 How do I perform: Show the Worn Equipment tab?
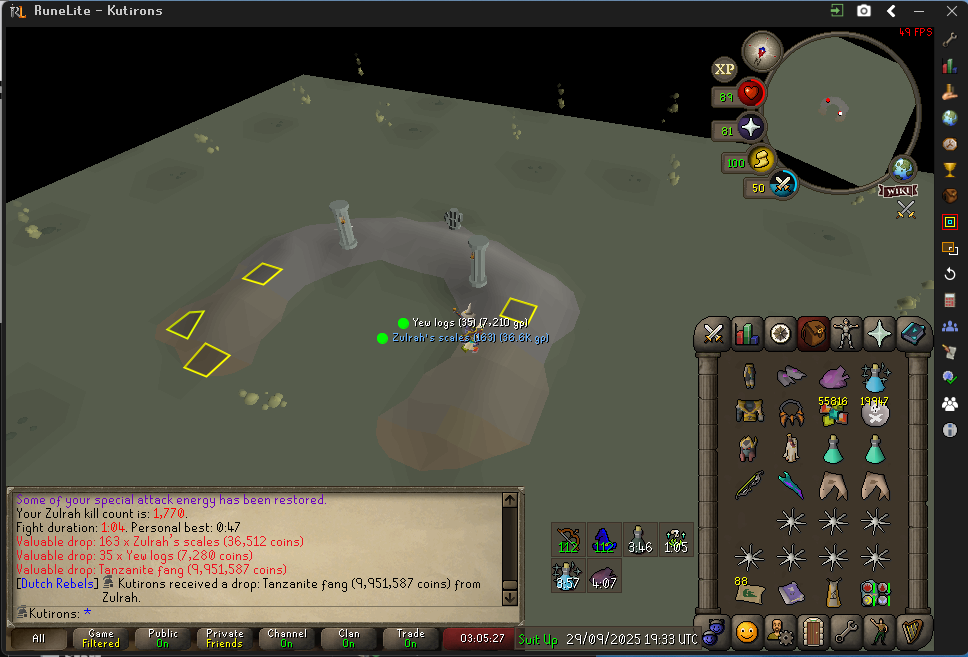(x=846, y=333)
